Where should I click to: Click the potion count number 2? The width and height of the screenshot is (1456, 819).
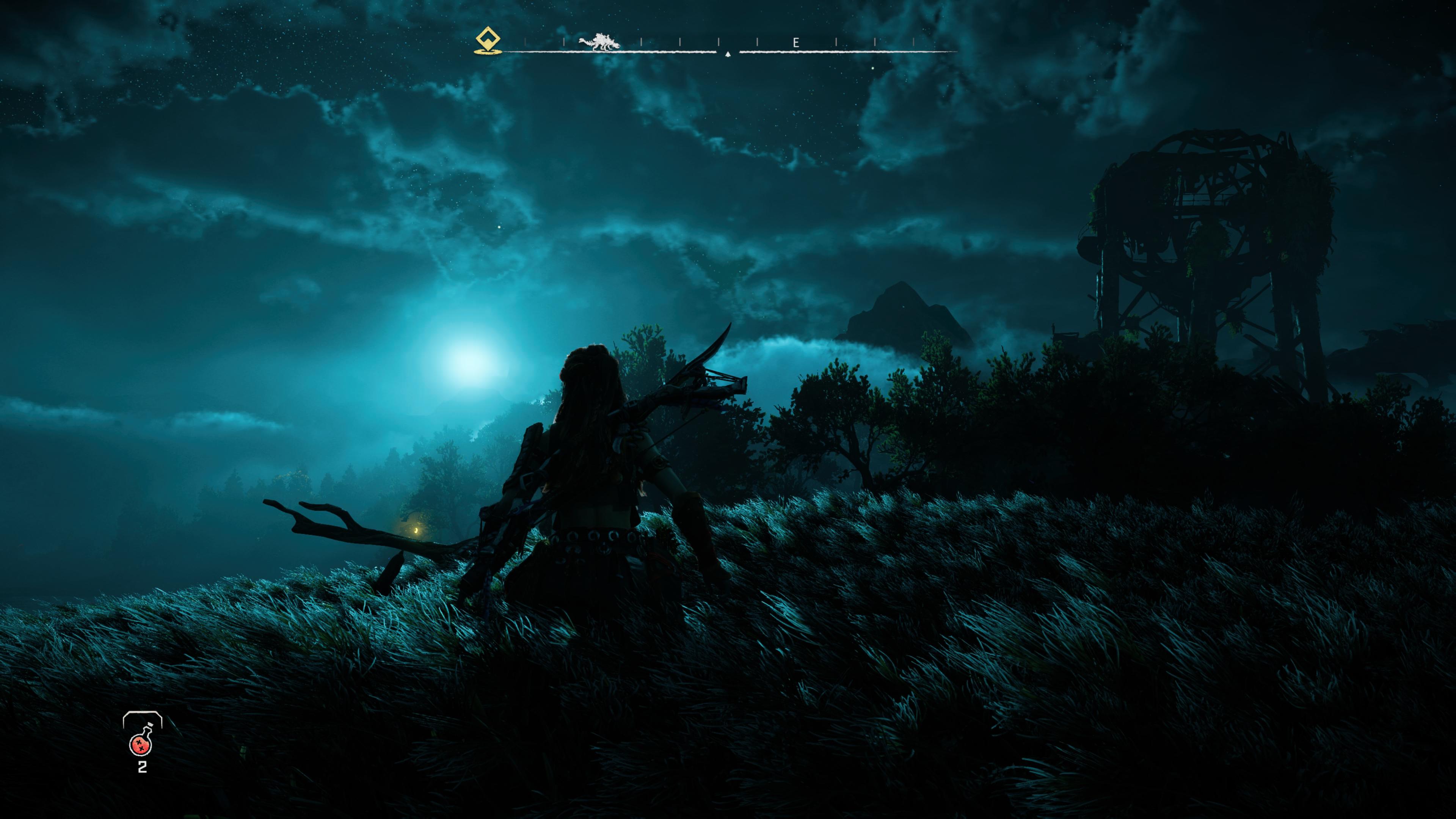coord(143,766)
